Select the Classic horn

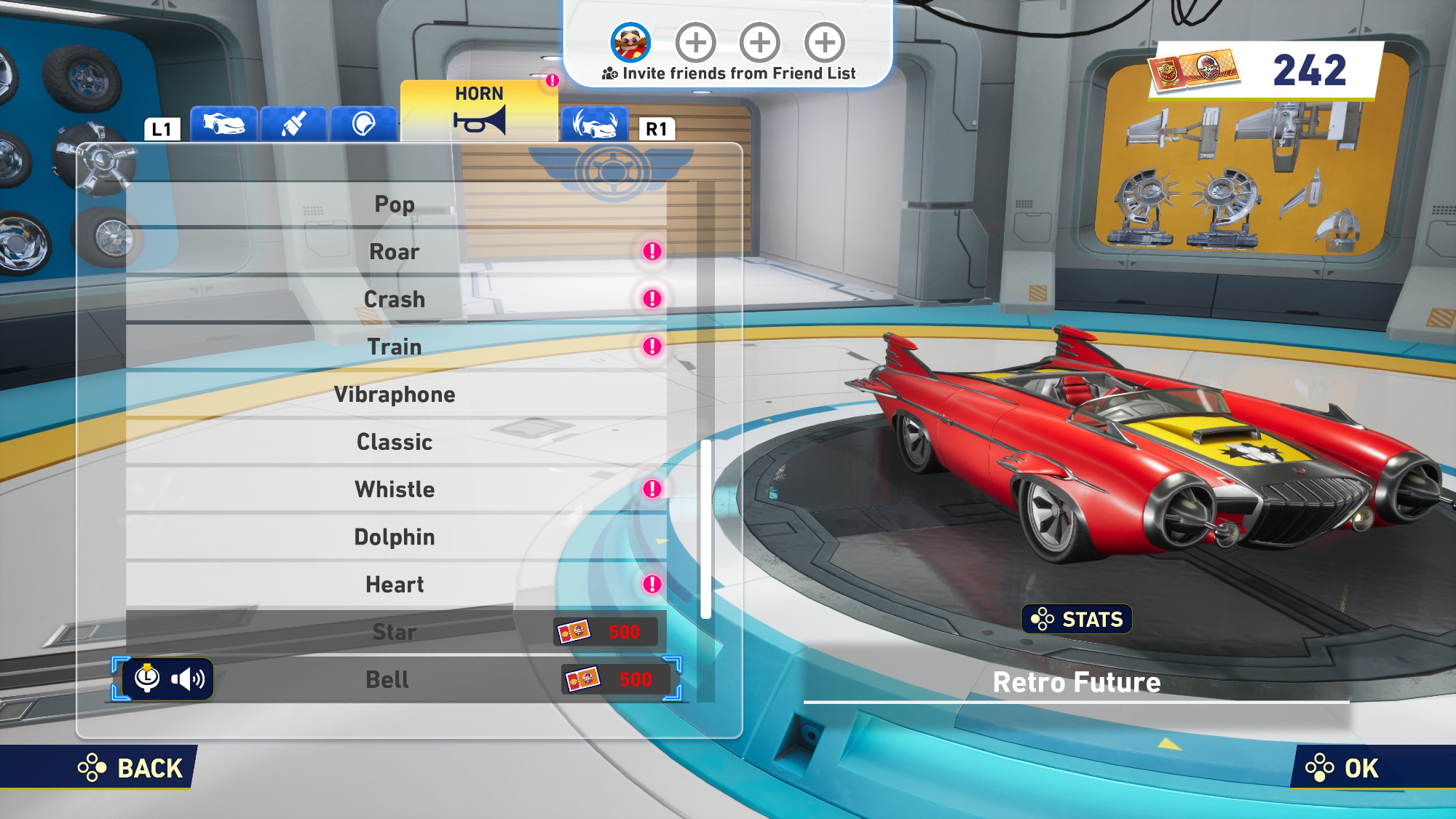[x=395, y=442]
